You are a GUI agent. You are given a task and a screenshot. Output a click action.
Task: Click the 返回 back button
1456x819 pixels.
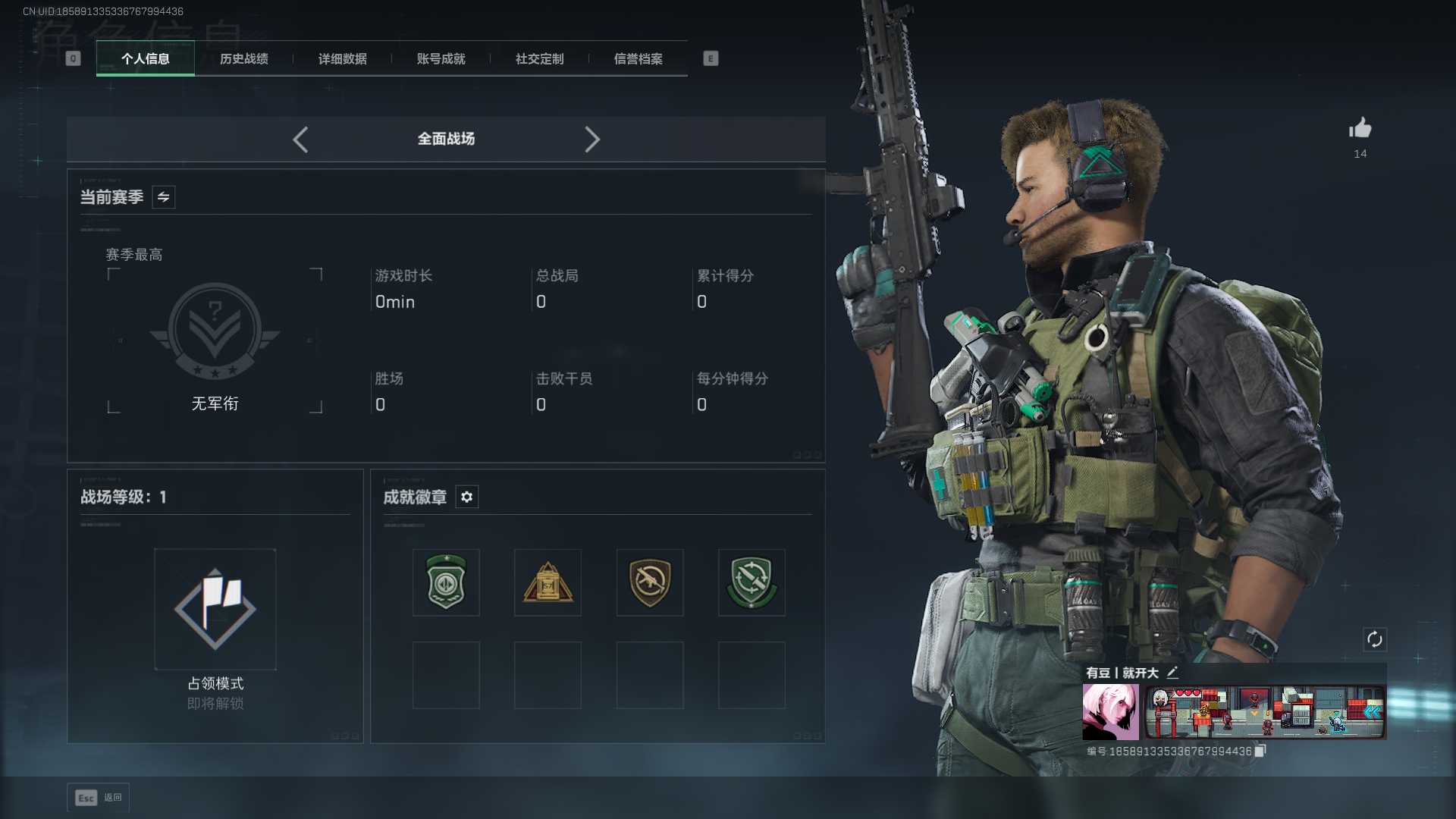click(99, 798)
